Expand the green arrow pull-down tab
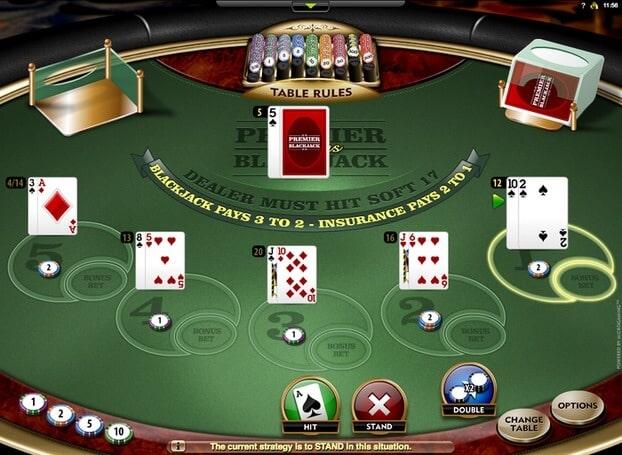This screenshot has width=622, height=455. point(310,7)
